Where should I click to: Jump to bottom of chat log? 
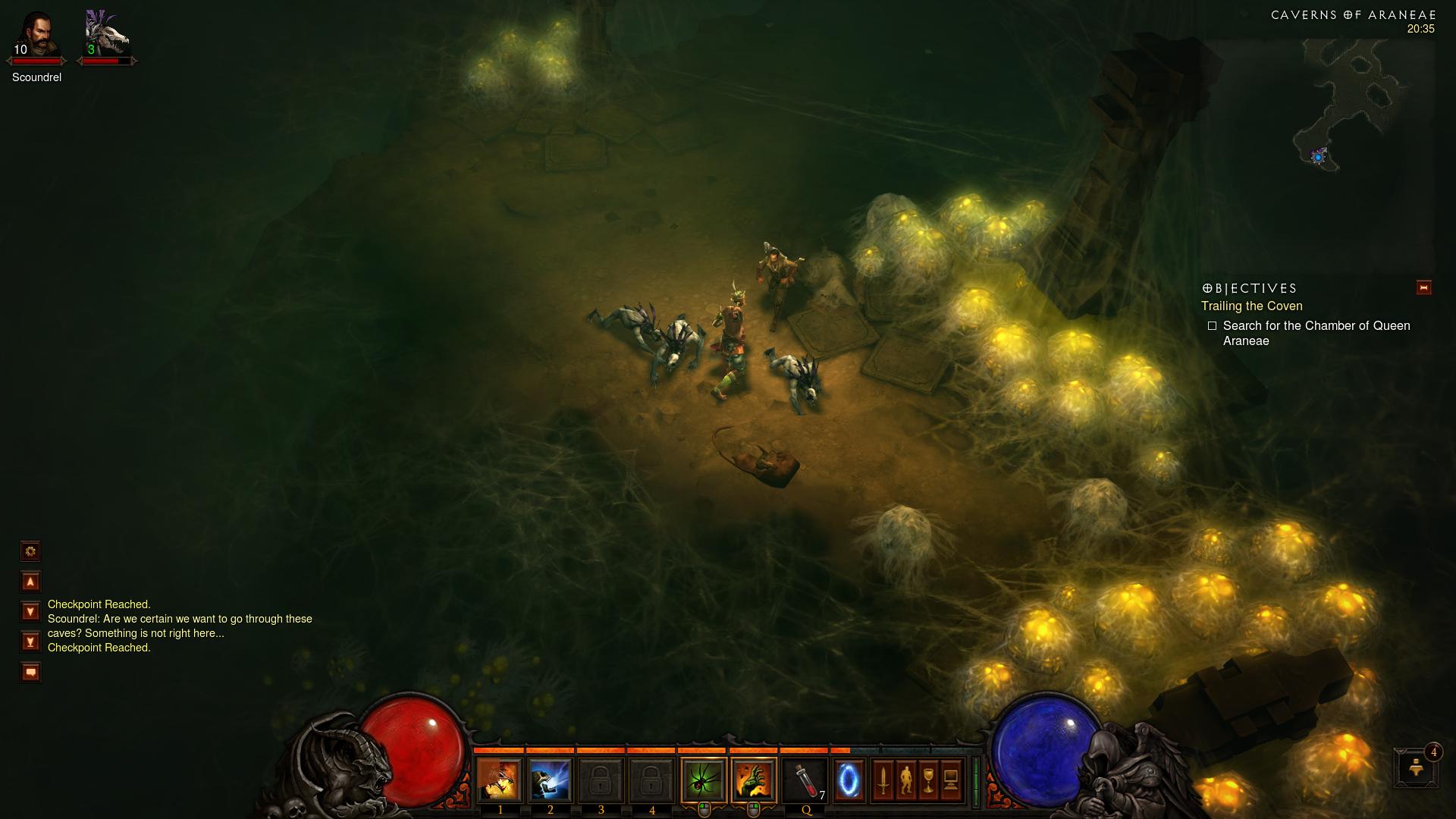click(30, 642)
